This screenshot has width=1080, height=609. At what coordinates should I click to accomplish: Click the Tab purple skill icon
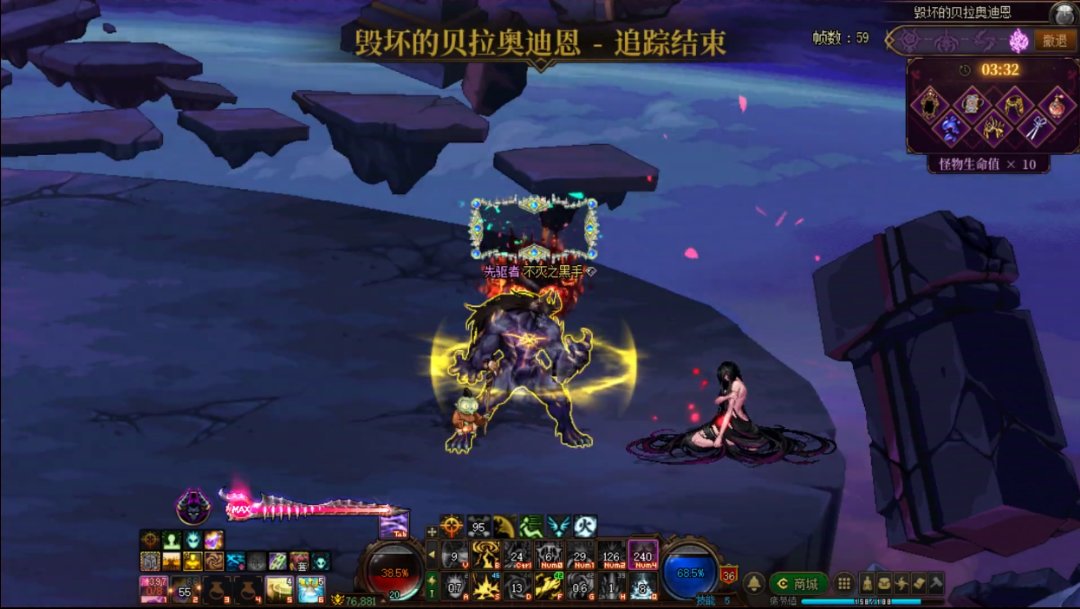[x=394, y=524]
